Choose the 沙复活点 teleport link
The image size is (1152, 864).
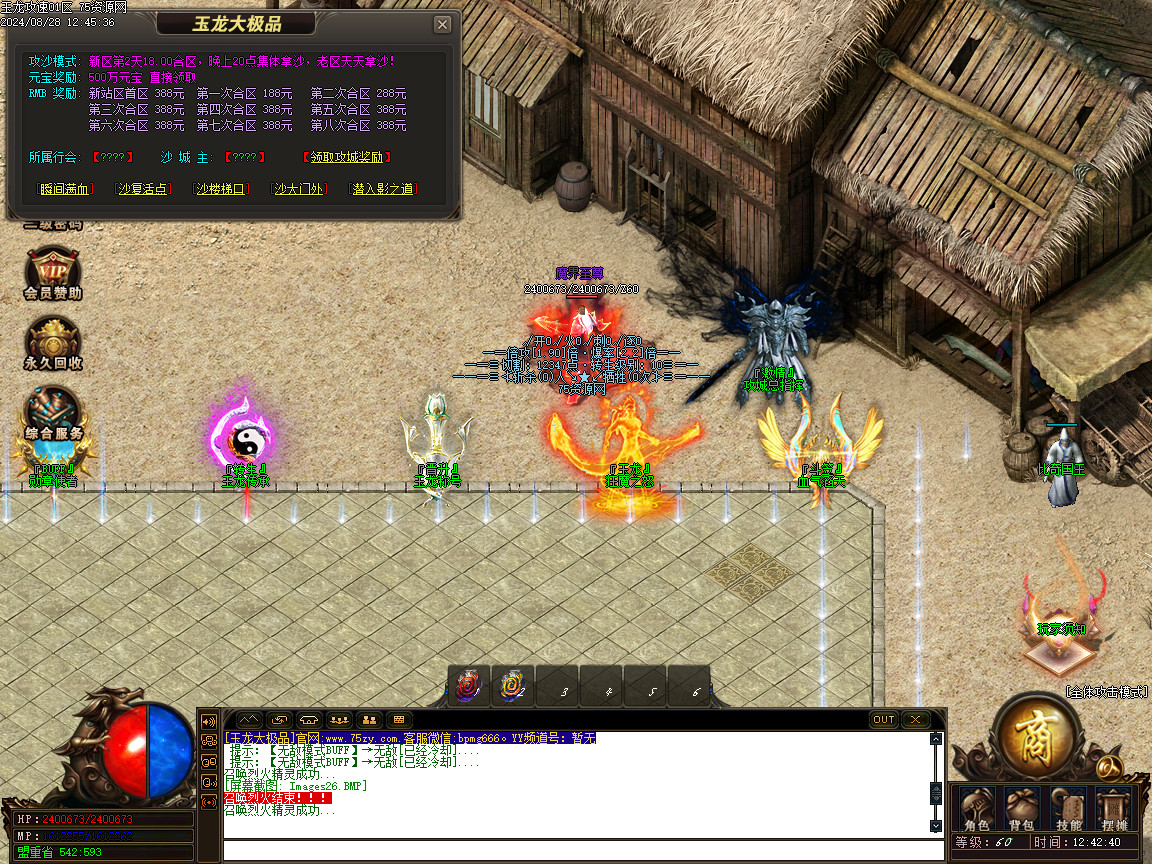[143, 188]
